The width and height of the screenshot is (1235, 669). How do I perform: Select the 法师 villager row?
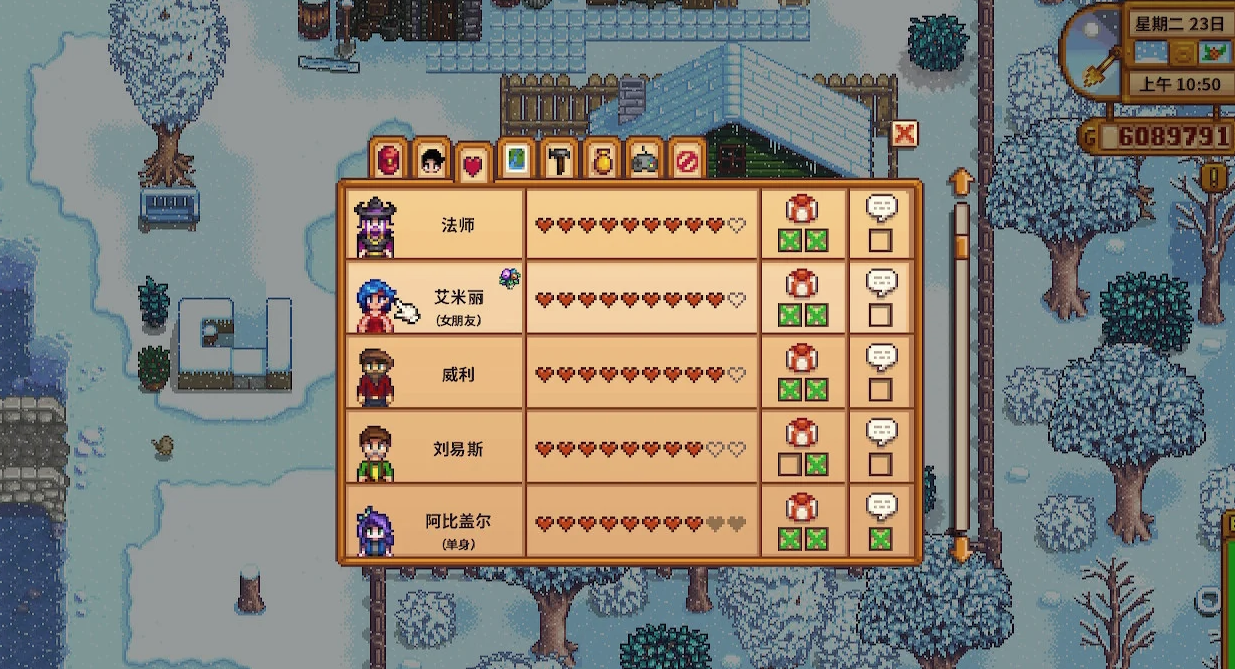458,225
